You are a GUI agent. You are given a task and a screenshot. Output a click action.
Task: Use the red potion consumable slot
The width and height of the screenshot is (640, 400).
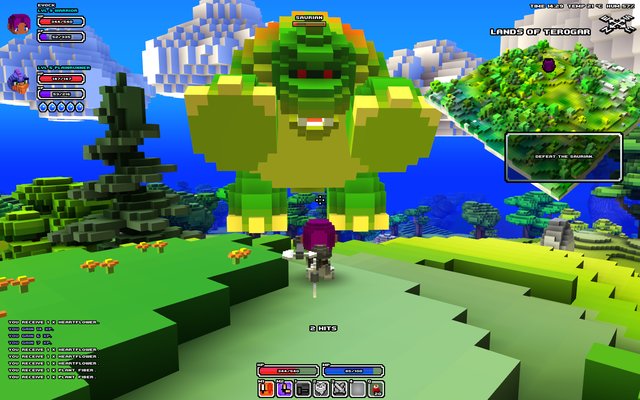tap(375, 389)
